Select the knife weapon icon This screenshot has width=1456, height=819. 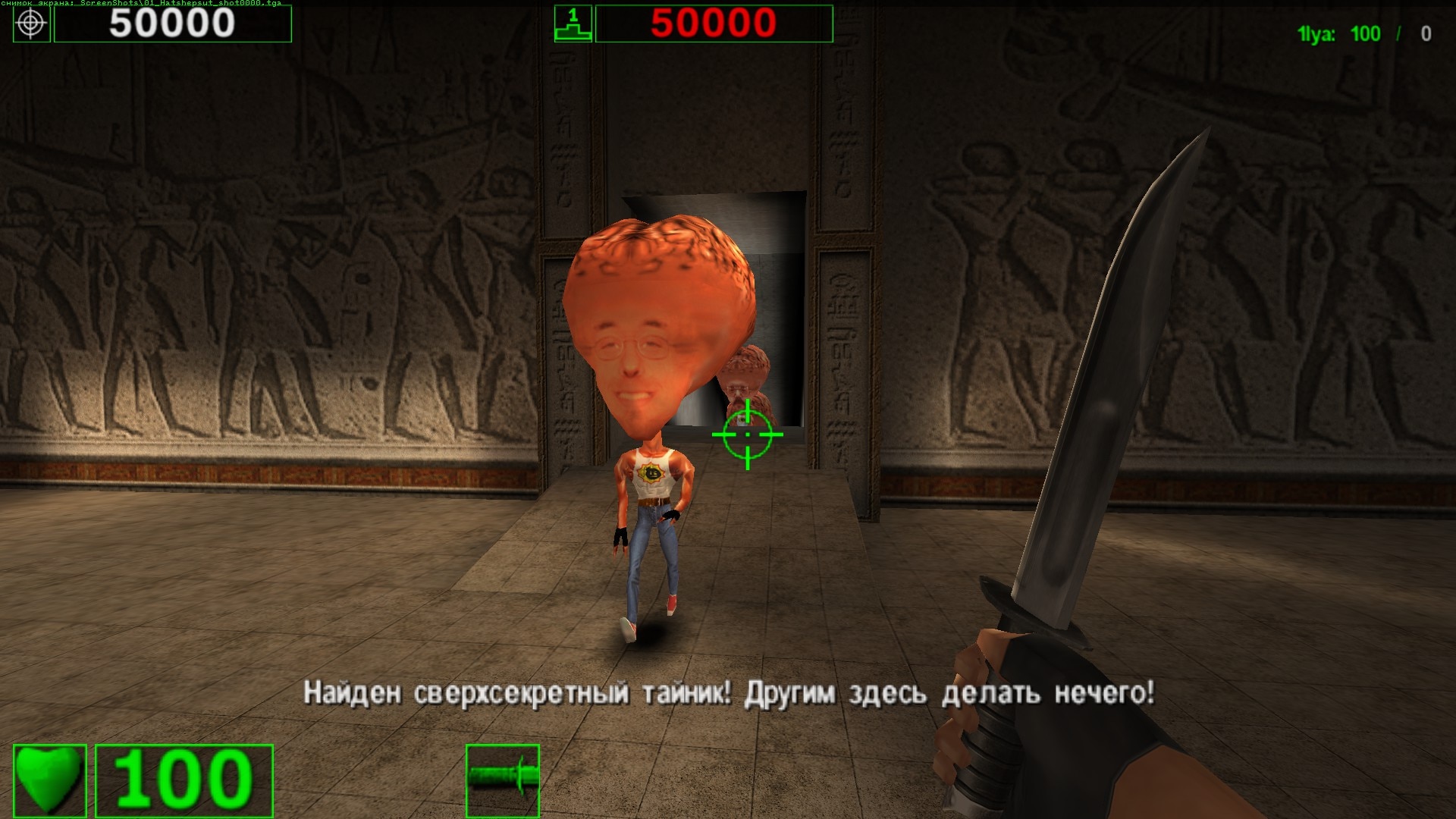point(503,780)
